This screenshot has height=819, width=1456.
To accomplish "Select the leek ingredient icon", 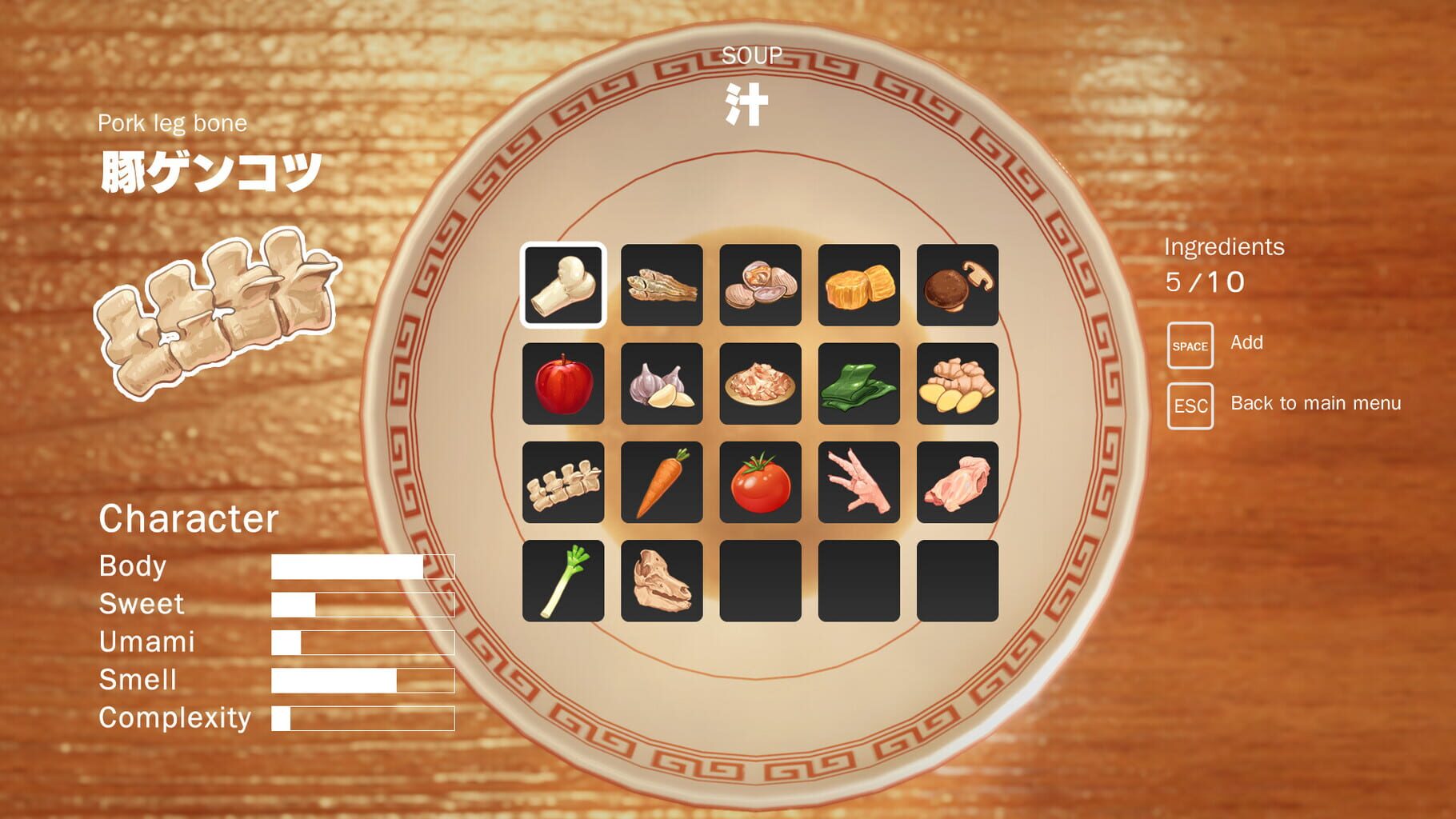I will tap(564, 583).
